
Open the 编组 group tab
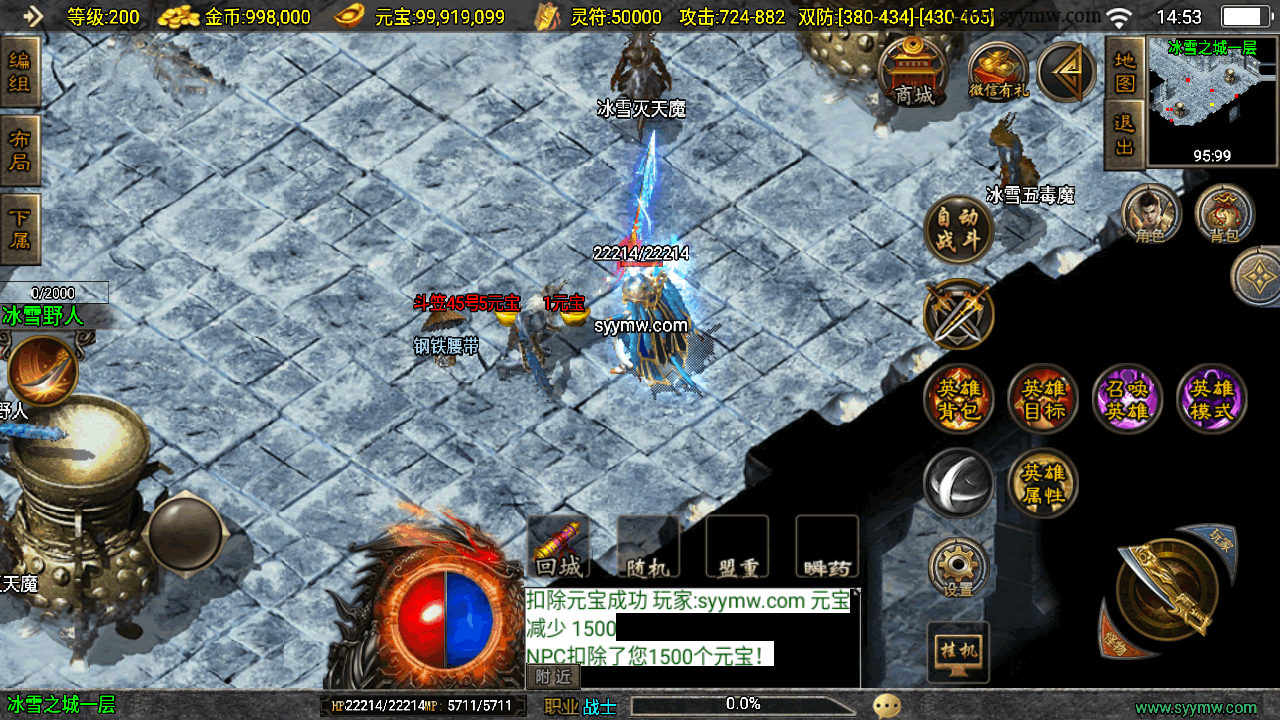[x=20, y=72]
